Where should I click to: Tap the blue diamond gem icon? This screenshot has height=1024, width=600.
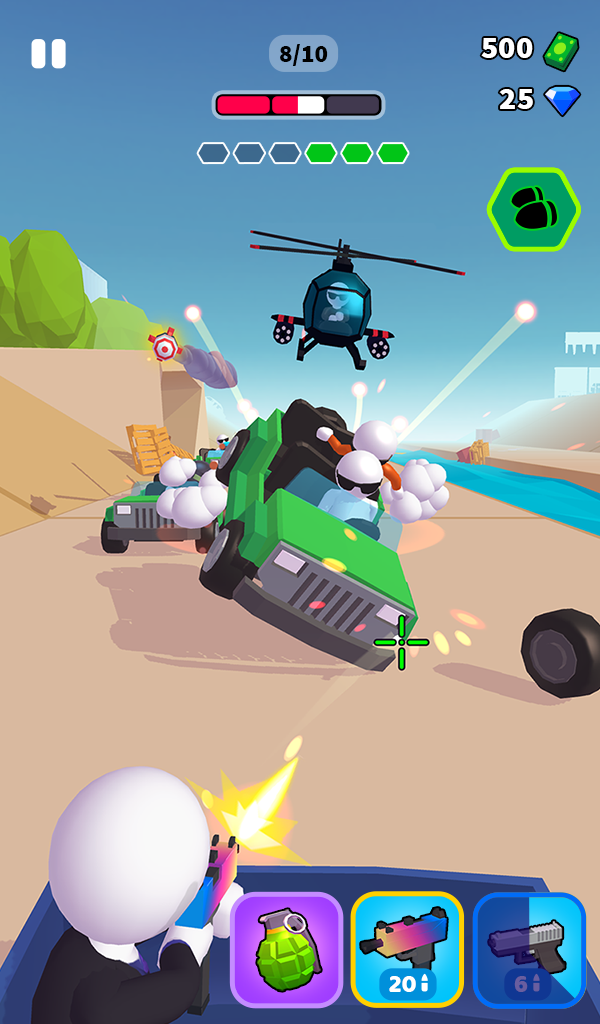[562, 100]
